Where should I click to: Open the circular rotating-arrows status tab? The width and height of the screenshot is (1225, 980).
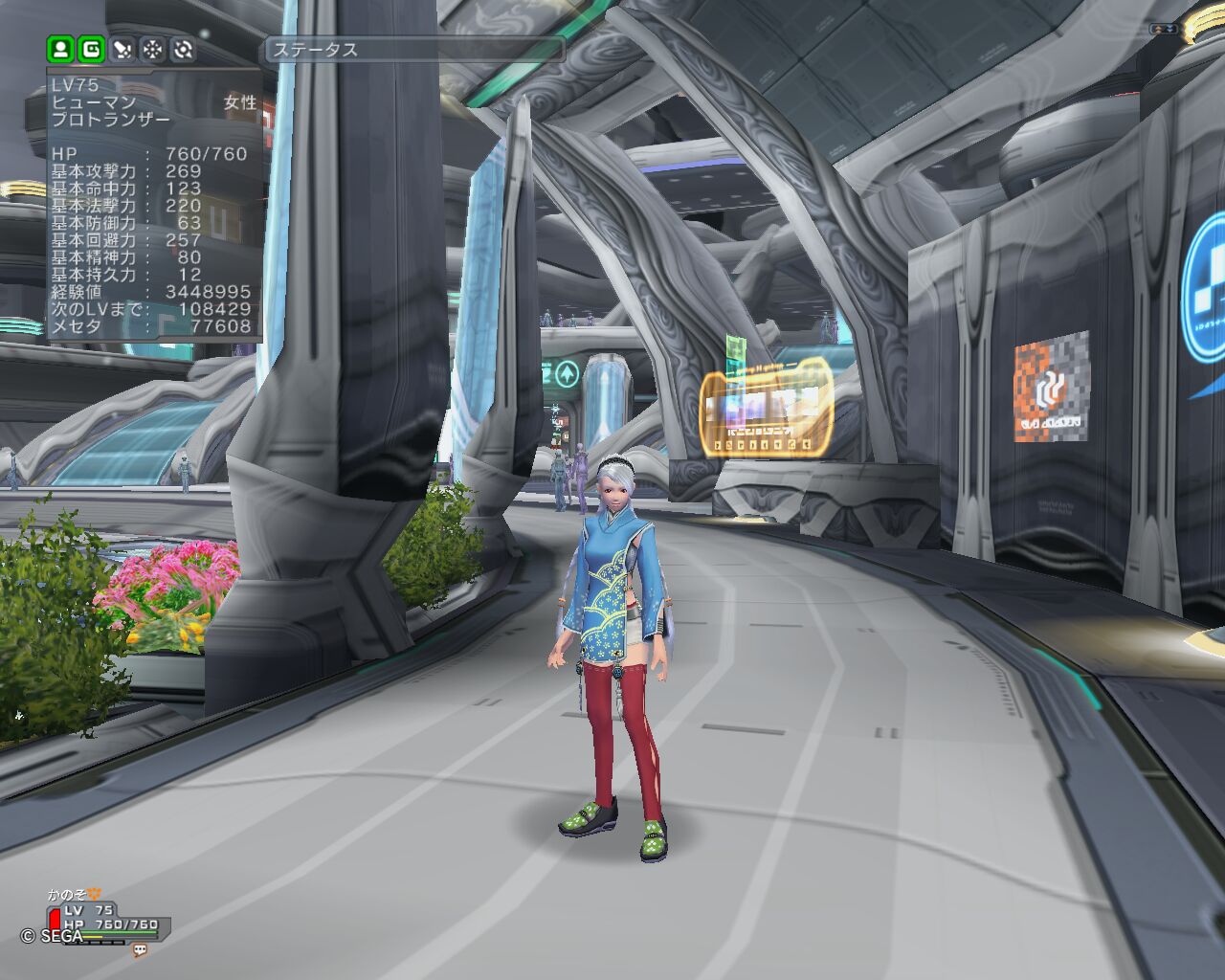[x=184, y=49]
